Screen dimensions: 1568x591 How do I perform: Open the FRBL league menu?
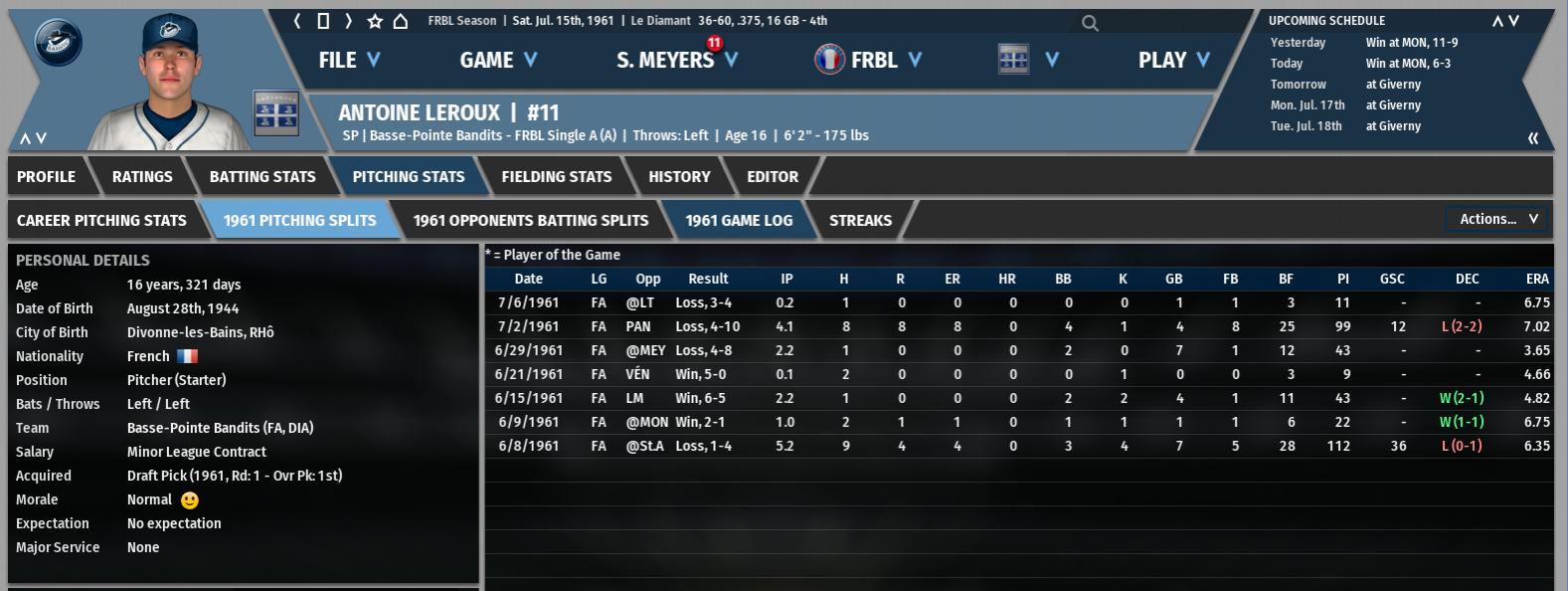[868, 61]
